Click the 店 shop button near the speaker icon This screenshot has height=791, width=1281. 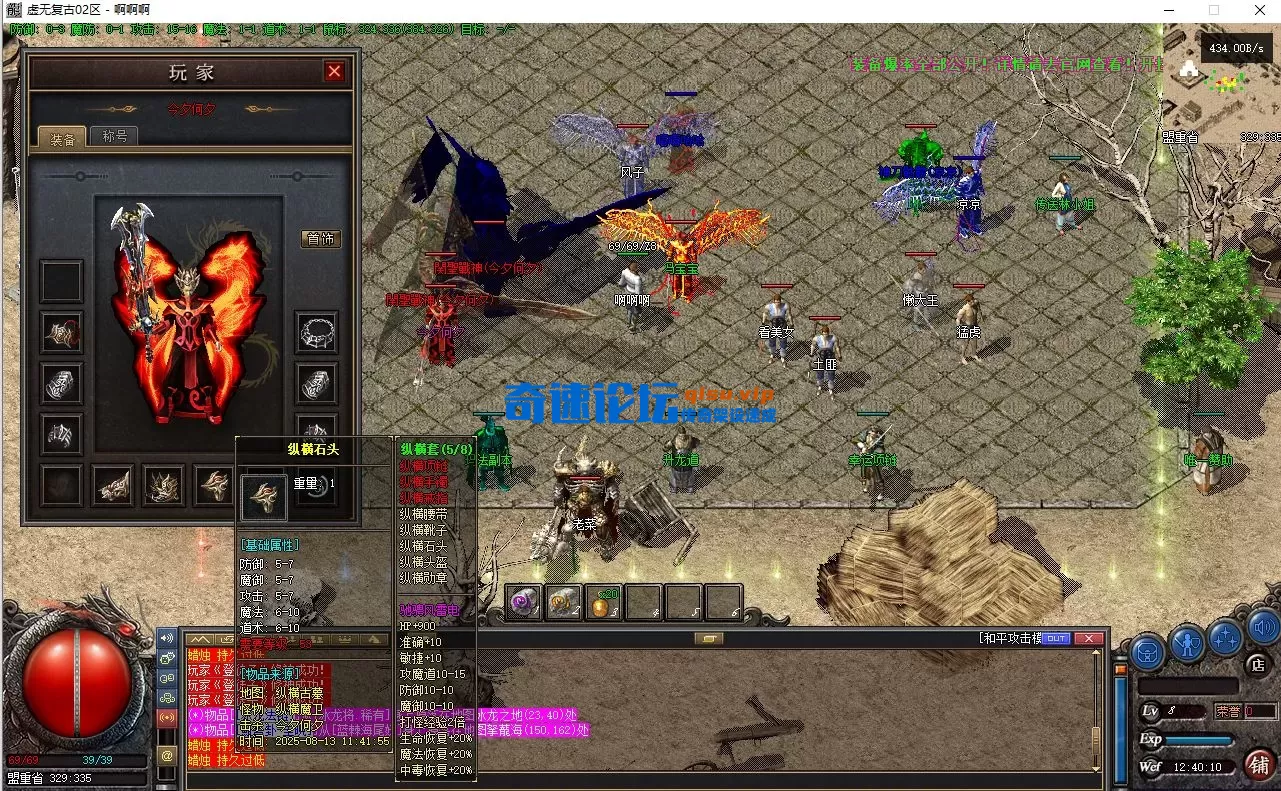coord(1258,664)
